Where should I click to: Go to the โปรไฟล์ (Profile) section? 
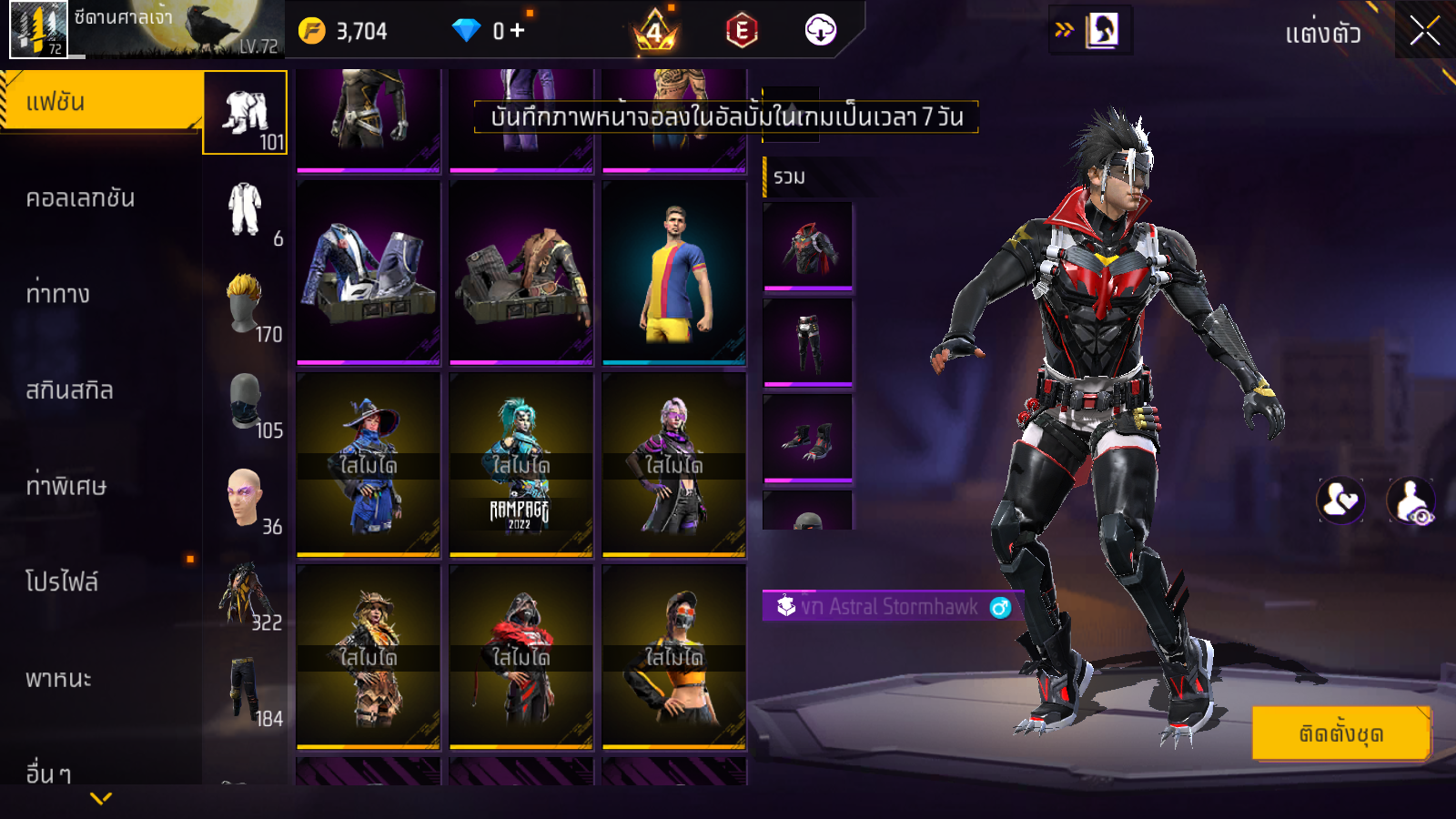tap(62, 581)
